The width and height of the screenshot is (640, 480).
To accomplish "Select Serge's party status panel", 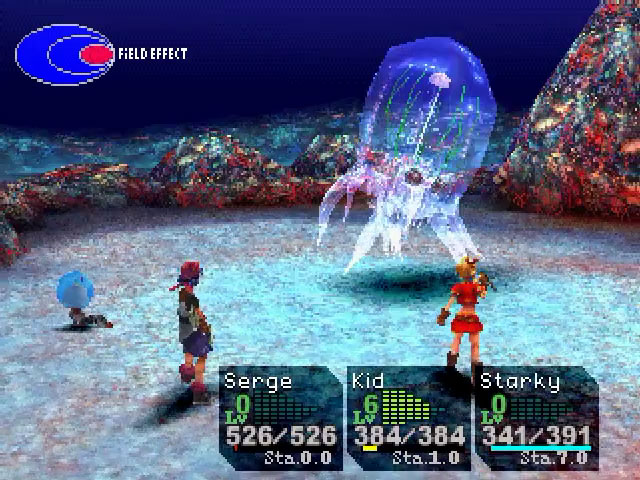I will (x=281, y=417).
